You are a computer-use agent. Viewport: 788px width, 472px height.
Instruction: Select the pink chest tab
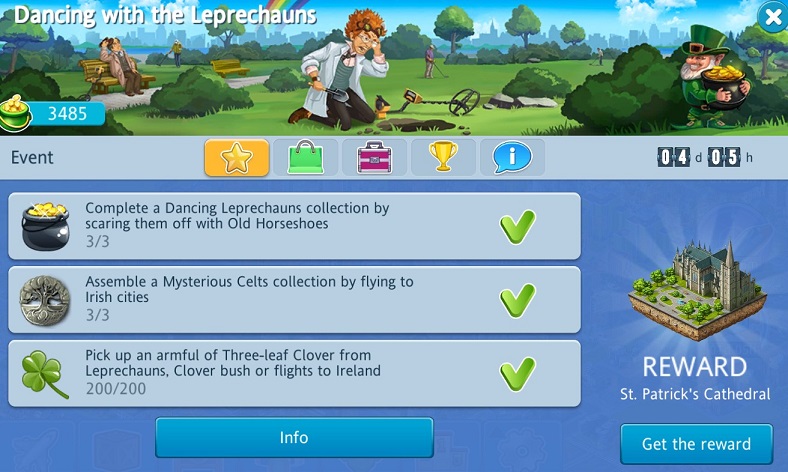[374, 158]
